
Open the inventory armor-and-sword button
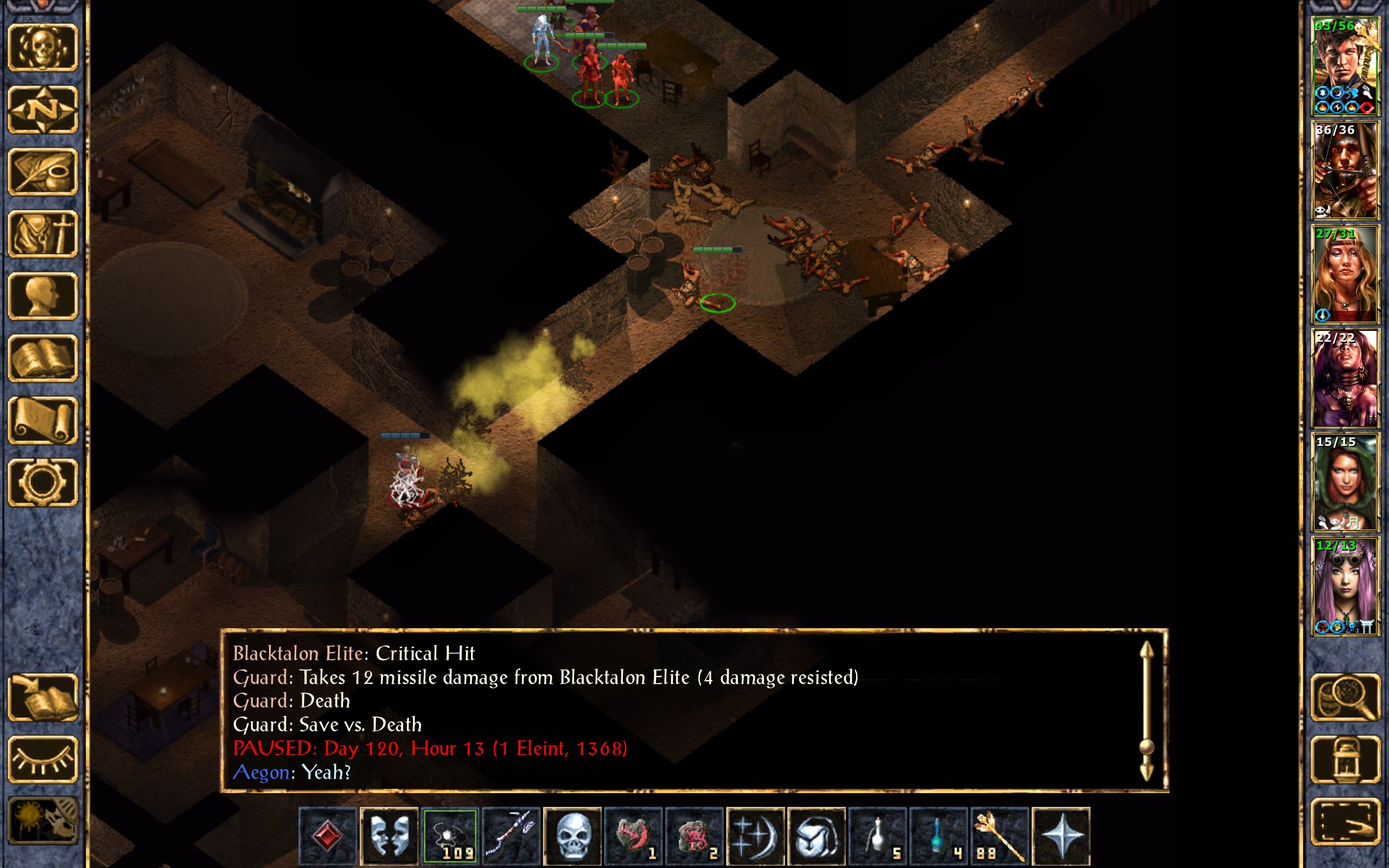(x=43, y=234)
